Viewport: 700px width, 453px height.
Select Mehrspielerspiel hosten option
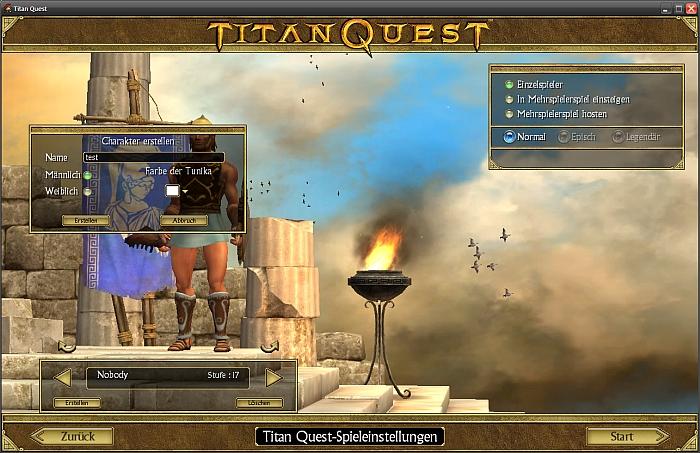[x=510, y=114]
